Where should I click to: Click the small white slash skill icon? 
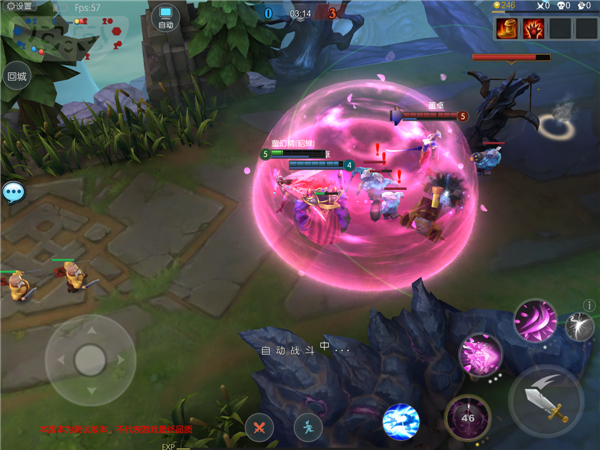tap(579, 327)
